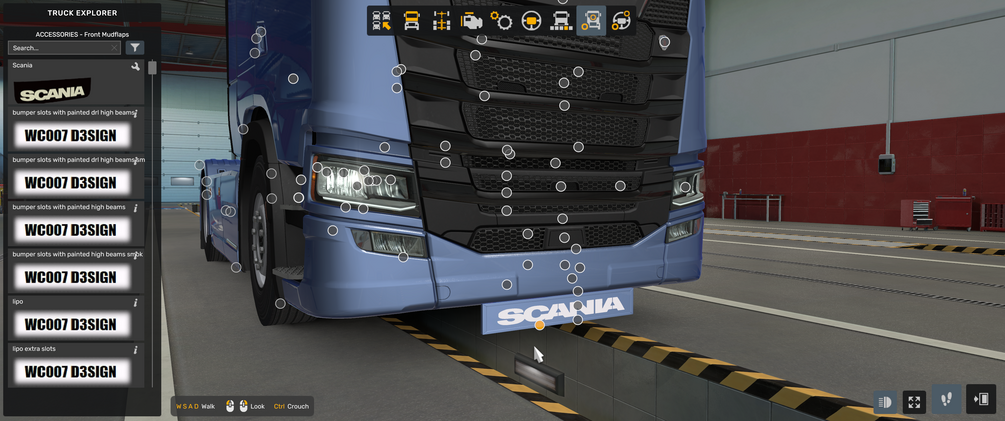Viewport: 1005px width, 421px height.
Task: Switch to the steering wheel interior category
Action: pyautogui.click(x=532, y=21)
